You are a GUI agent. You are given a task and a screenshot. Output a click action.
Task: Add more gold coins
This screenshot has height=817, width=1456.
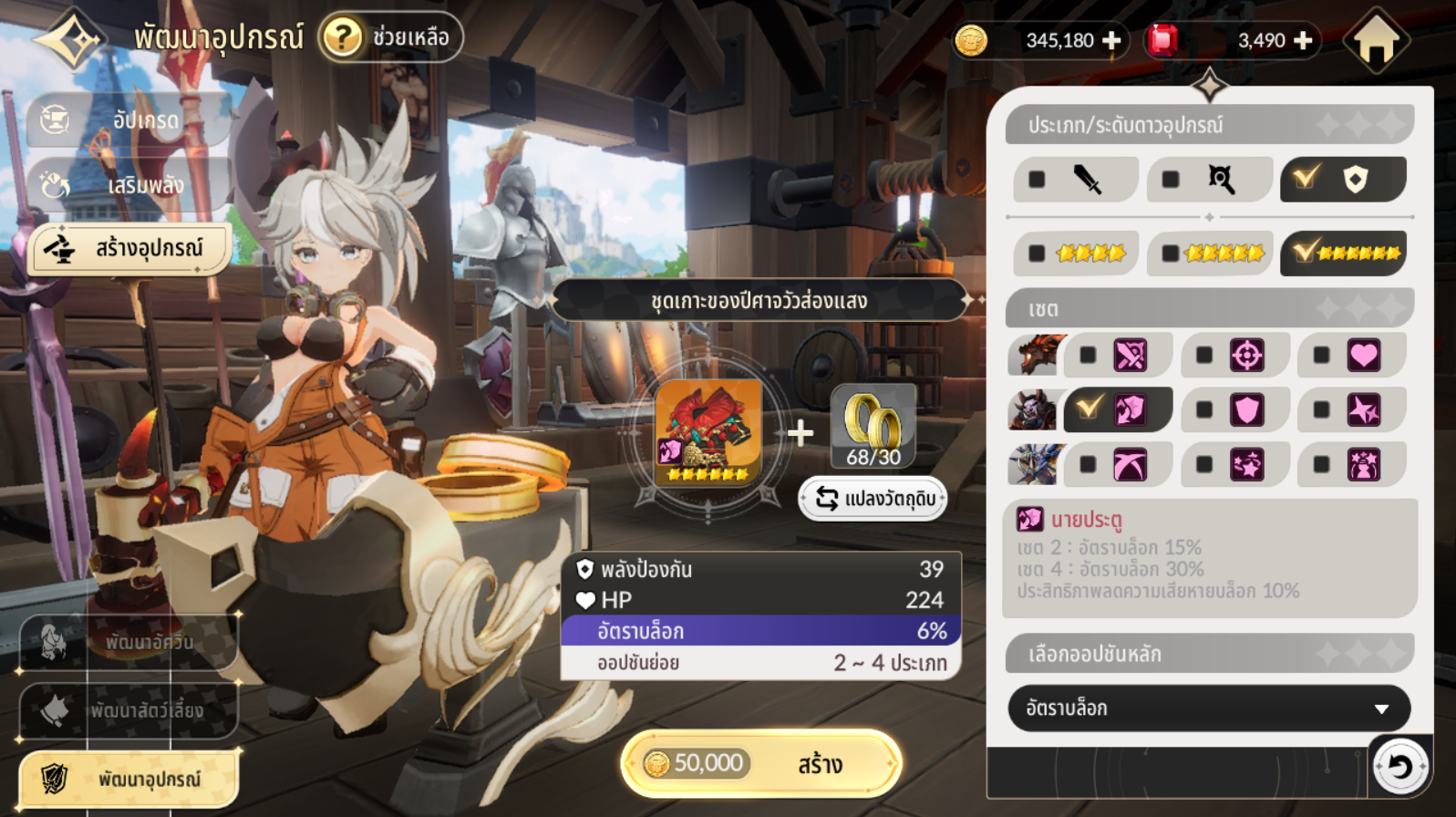(x=1112, y=40)
